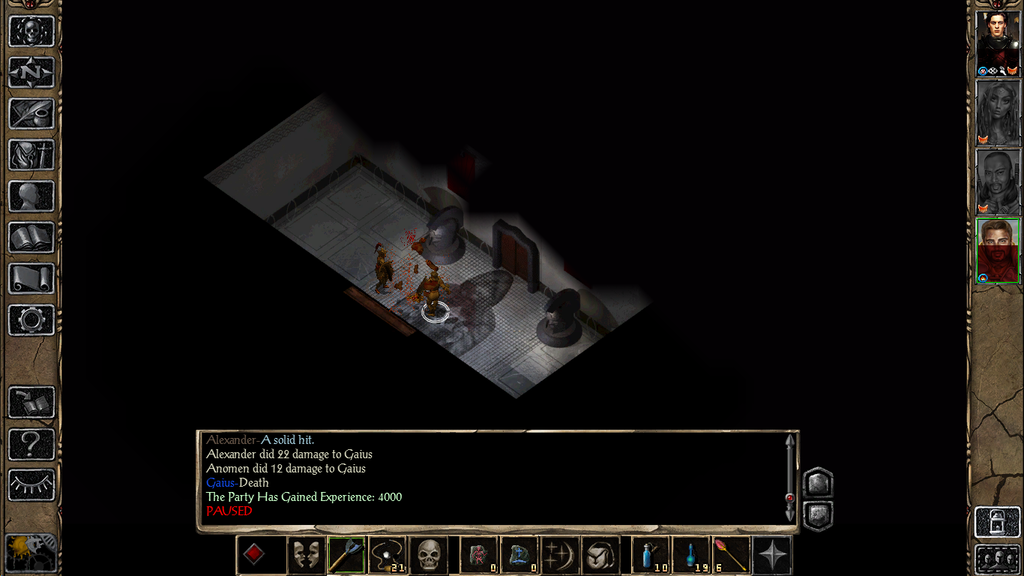
Task: Select the green-highlighted red-masked portrait
Action: [x=997, y=250]
